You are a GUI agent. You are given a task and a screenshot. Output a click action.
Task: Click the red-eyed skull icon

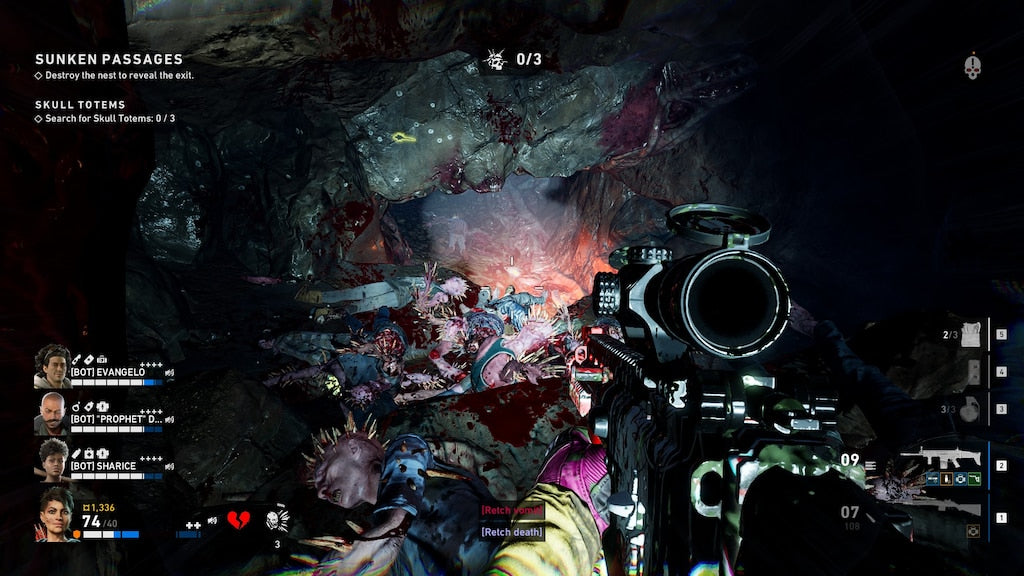(973, 67)
